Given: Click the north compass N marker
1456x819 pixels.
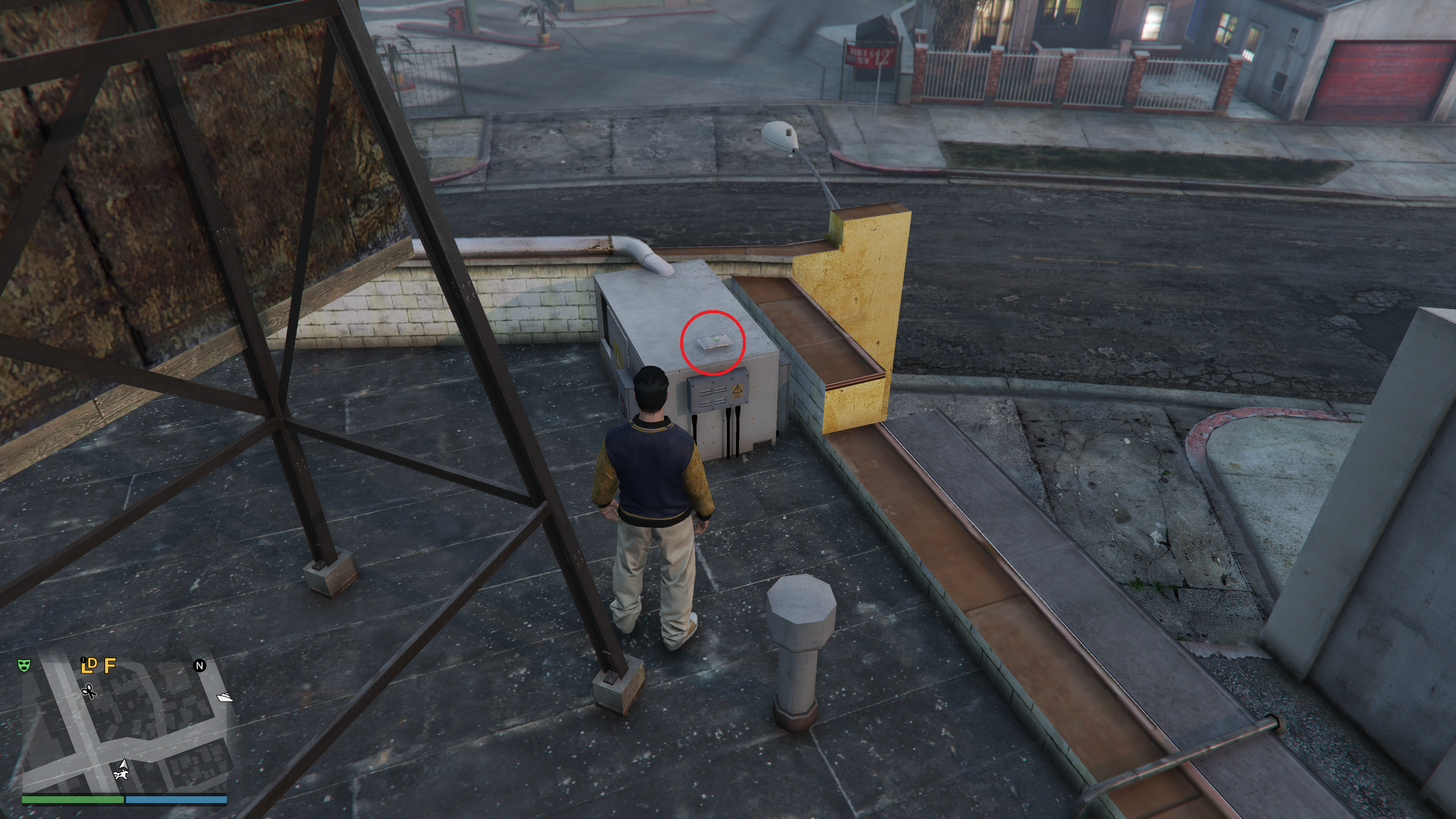Looking at the screenshot, I should (199, 666).
